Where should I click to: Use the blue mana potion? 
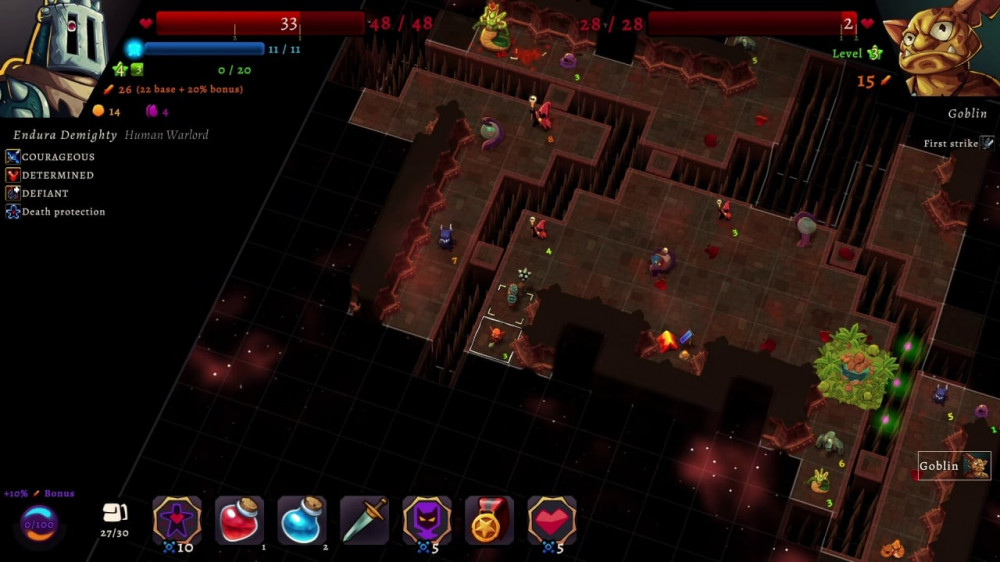[x=302, y=521]
